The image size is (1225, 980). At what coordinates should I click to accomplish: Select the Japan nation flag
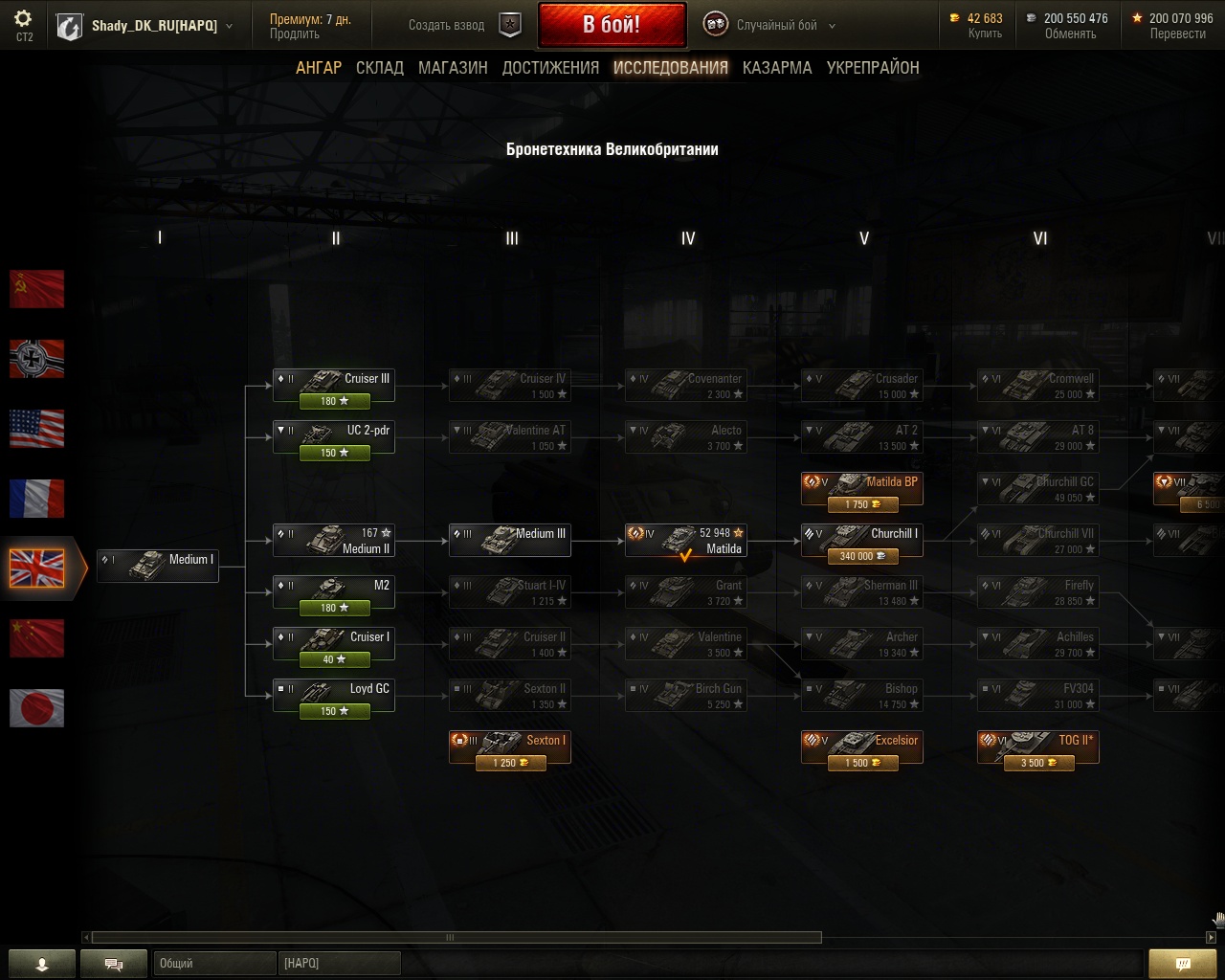37,708
